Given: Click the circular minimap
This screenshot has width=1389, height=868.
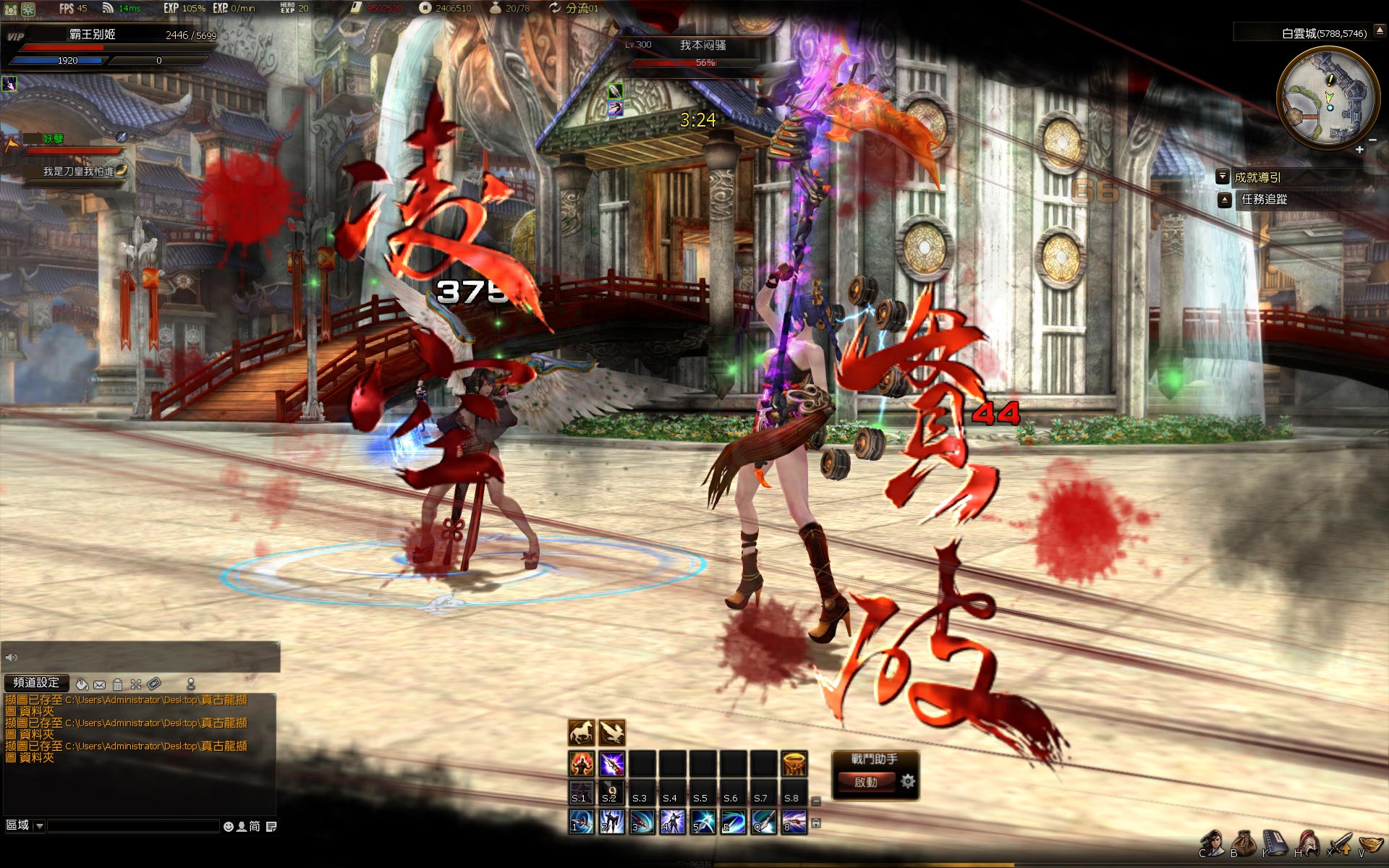Looking at the screenshot, I should (1328, 99).
